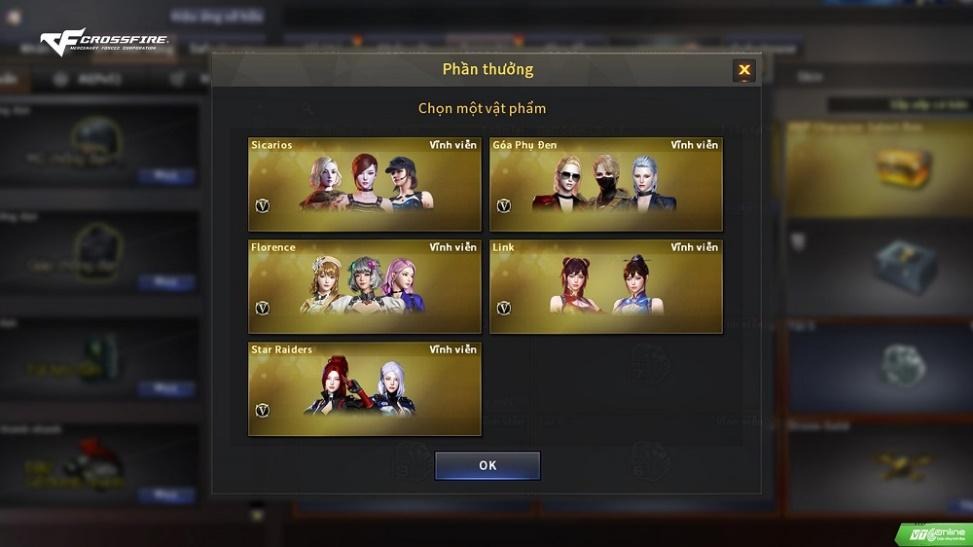Choose the Góa Phụ Đen character set
This screenshot has height=547, width=973.
click(x=606, y=184)
